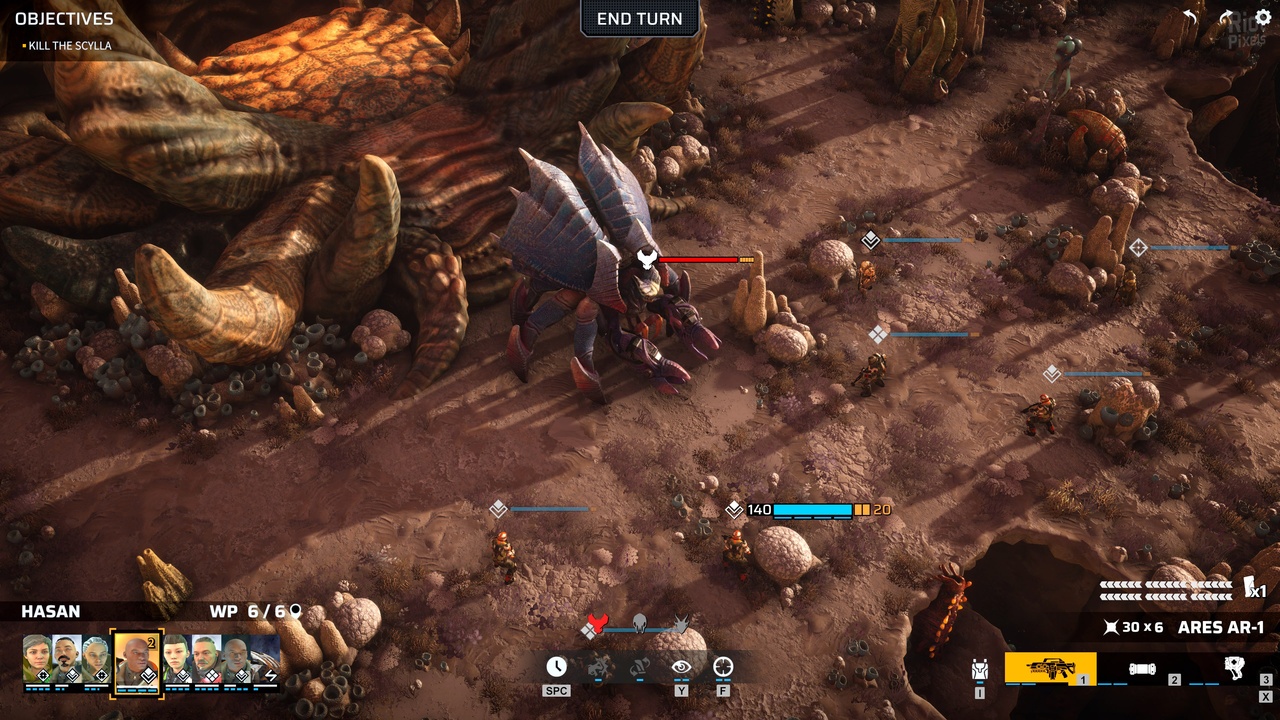Switch to the canister item in slot 2
The image size is (1280, 720).
pyautogui.click(x=1143, y=669)
